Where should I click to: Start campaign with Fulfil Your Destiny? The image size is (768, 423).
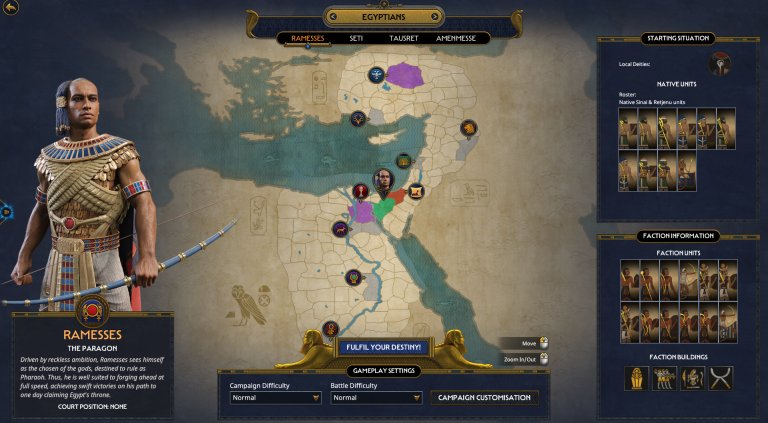[x=384, y=347]
